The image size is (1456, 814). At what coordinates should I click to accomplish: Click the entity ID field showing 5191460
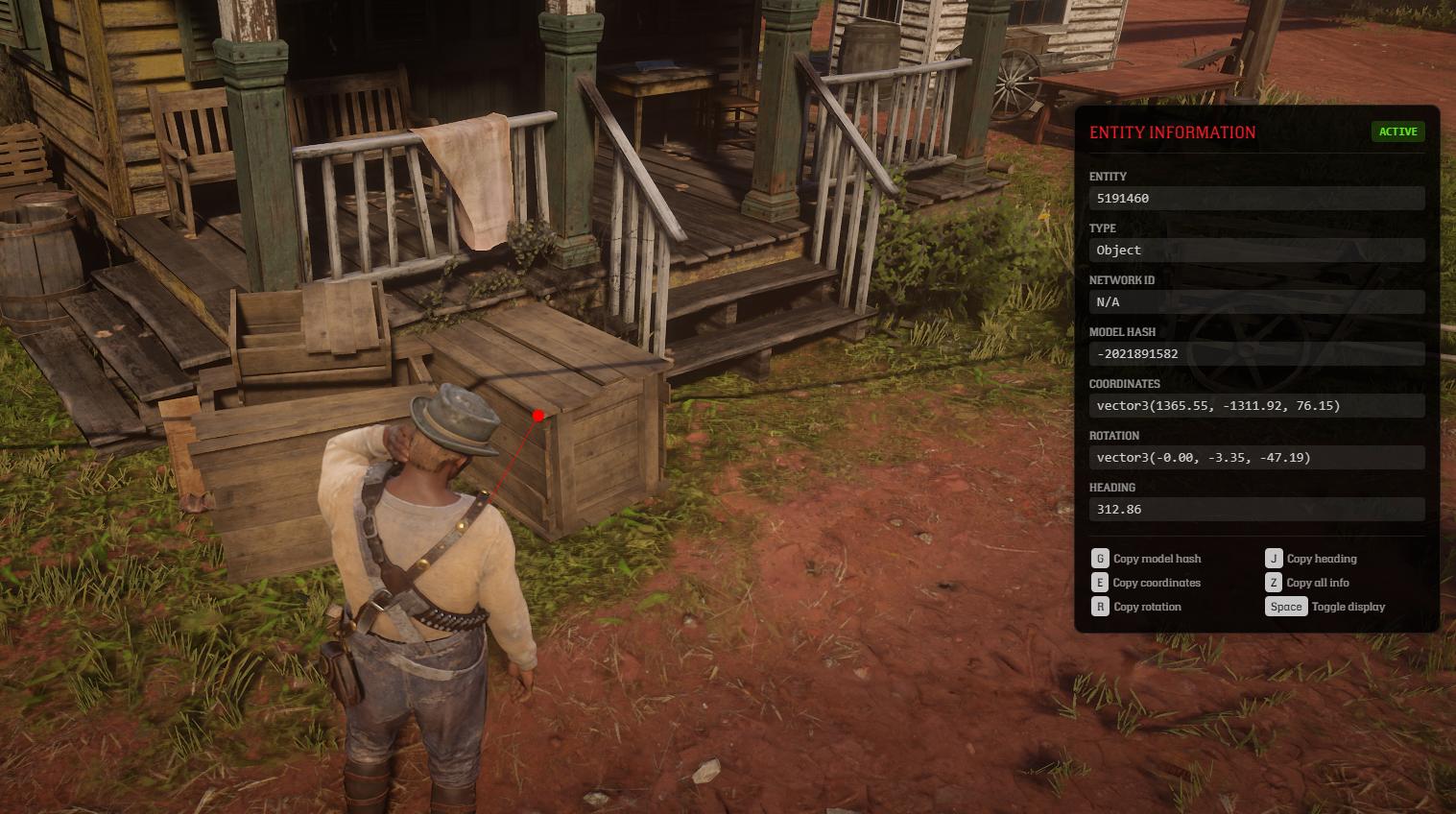(x=1255, y=199)
